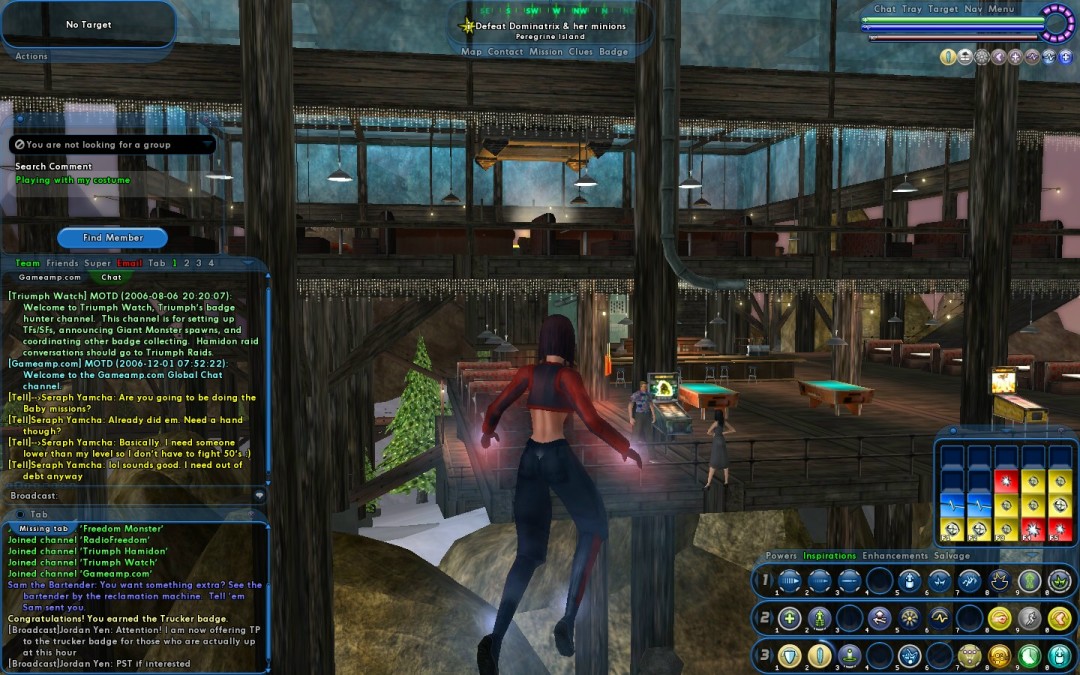Screen dimensions: 1080x675
Task: Switch to the Powers tab
Action: (x=781, y=556)
